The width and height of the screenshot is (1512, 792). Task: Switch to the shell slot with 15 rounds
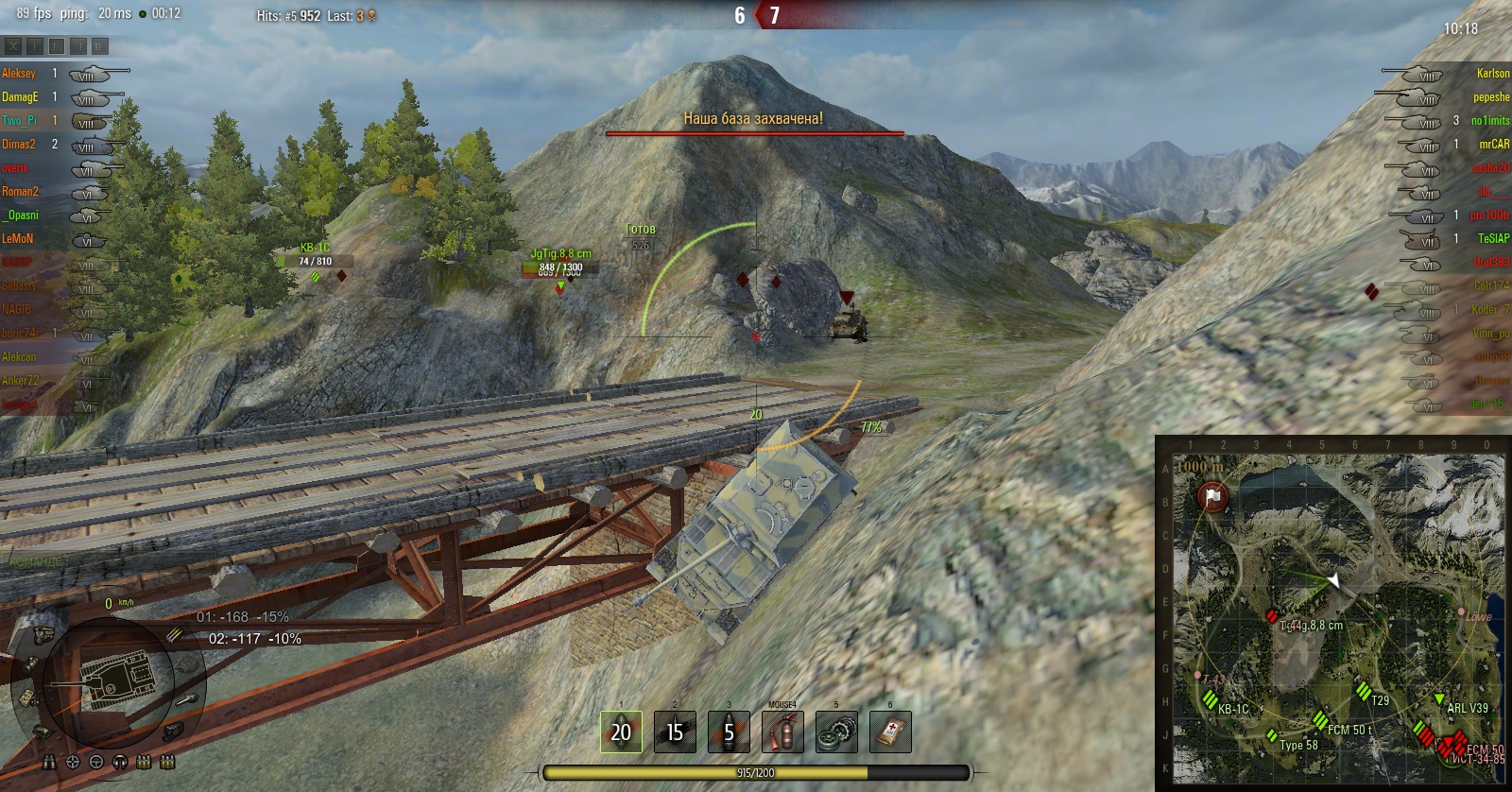(x=675, y=732)
